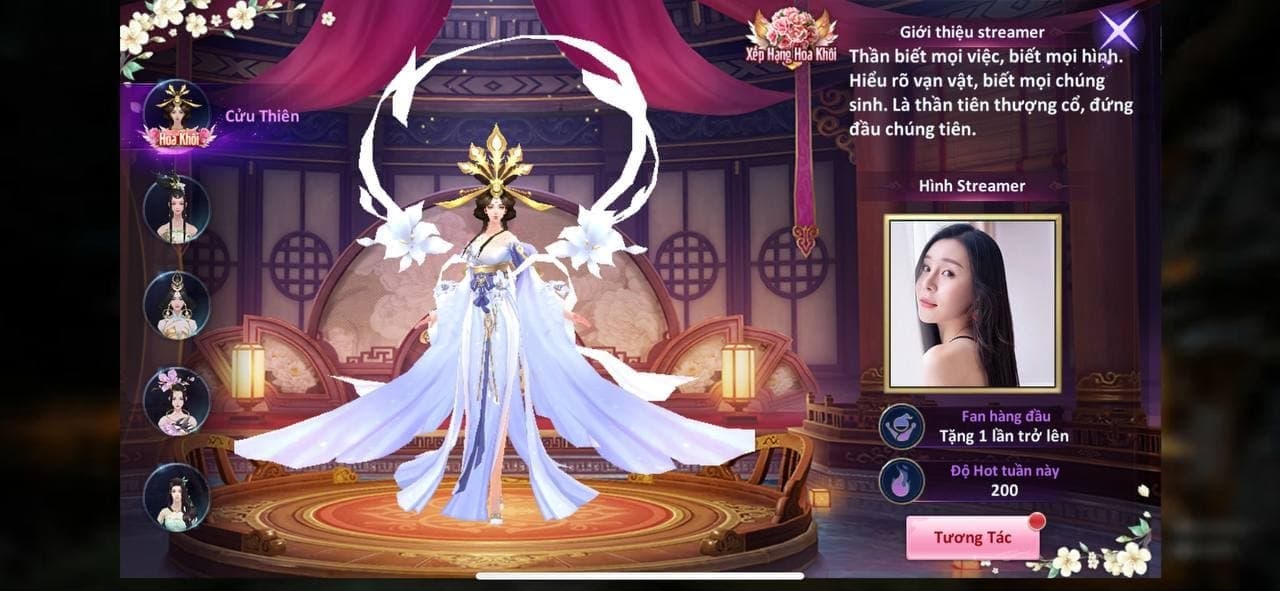Open the Fan hàng đầu icon
The width and height of the screenshot is (1280, 591).
(900, 426)
